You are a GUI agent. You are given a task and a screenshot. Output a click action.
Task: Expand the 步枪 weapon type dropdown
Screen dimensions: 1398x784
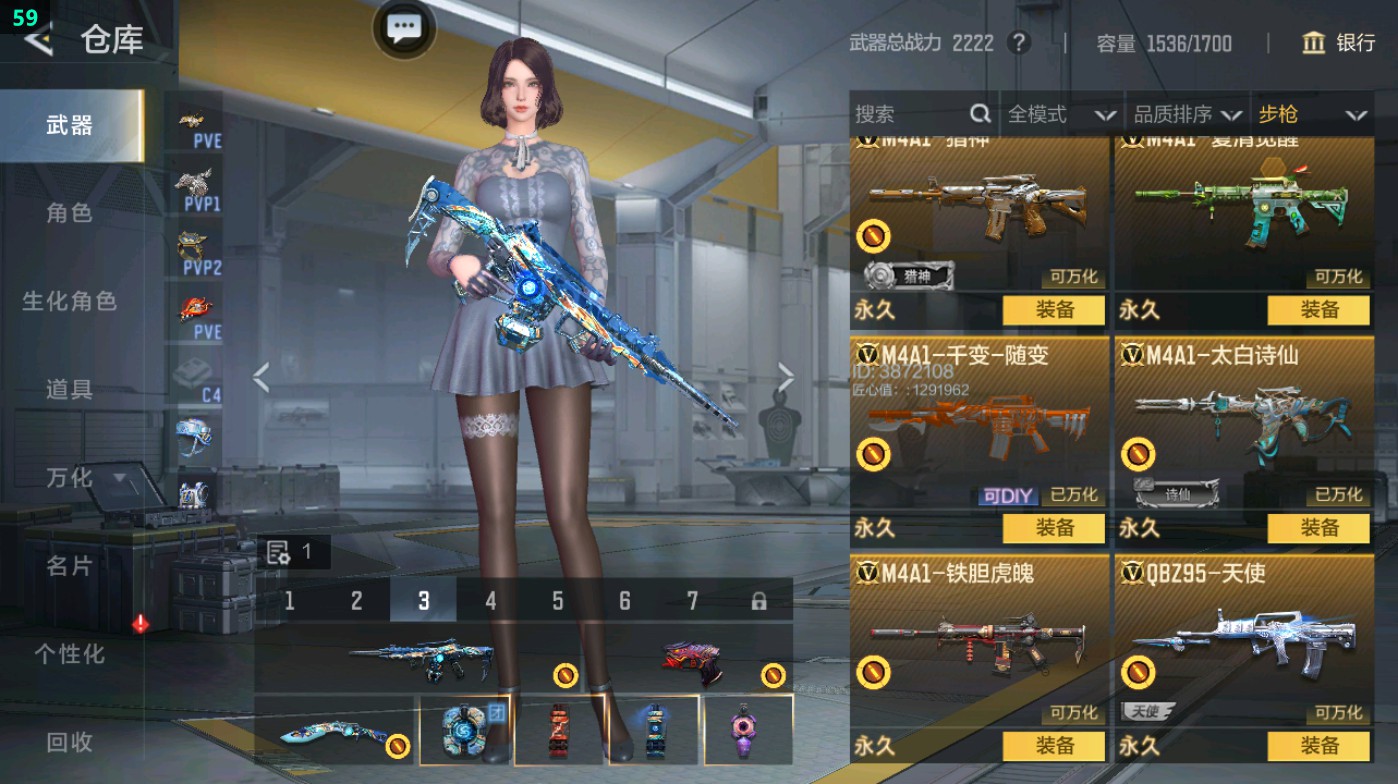coord(1318,114)
